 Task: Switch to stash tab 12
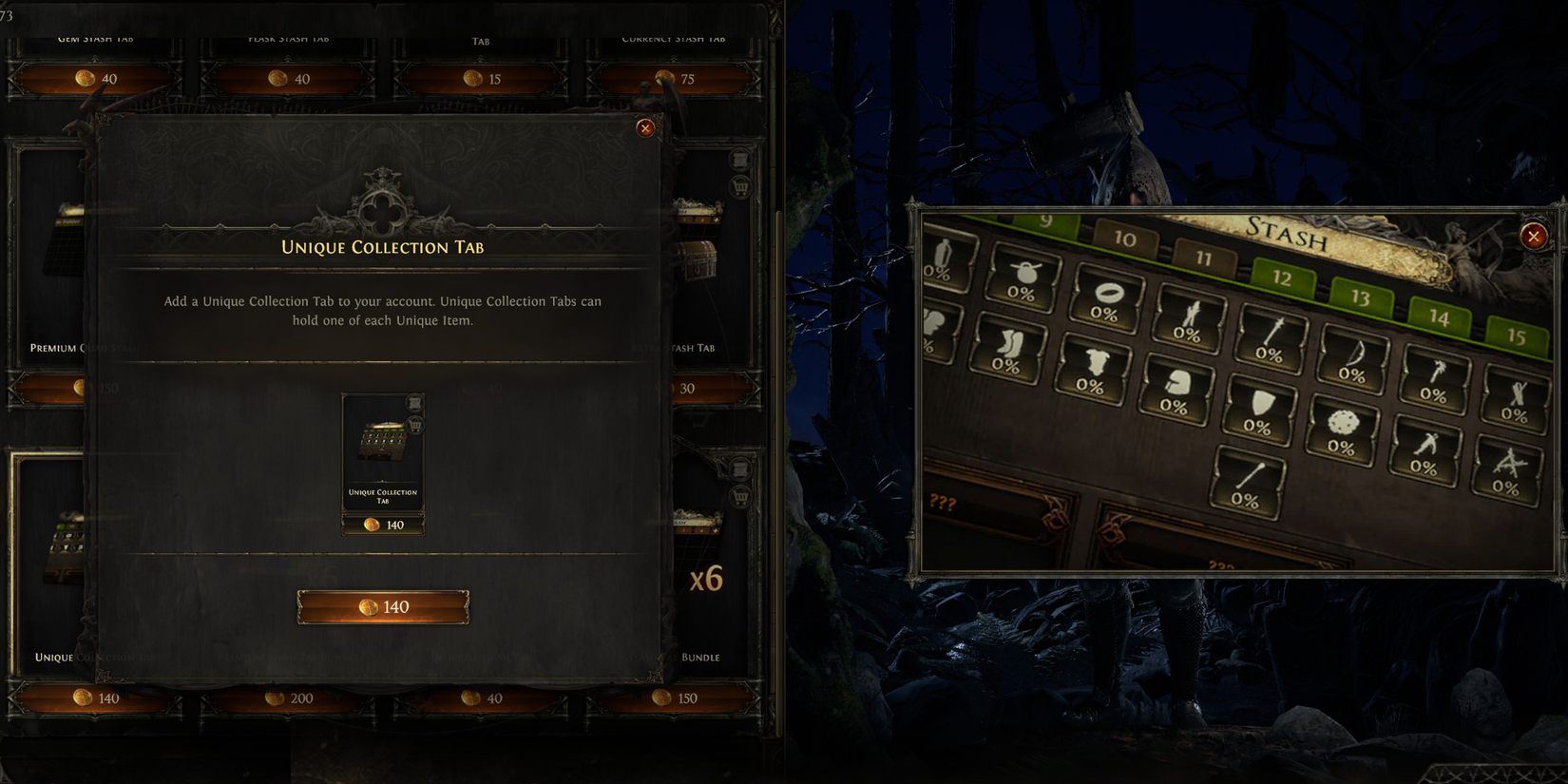tap(1284, 278)
